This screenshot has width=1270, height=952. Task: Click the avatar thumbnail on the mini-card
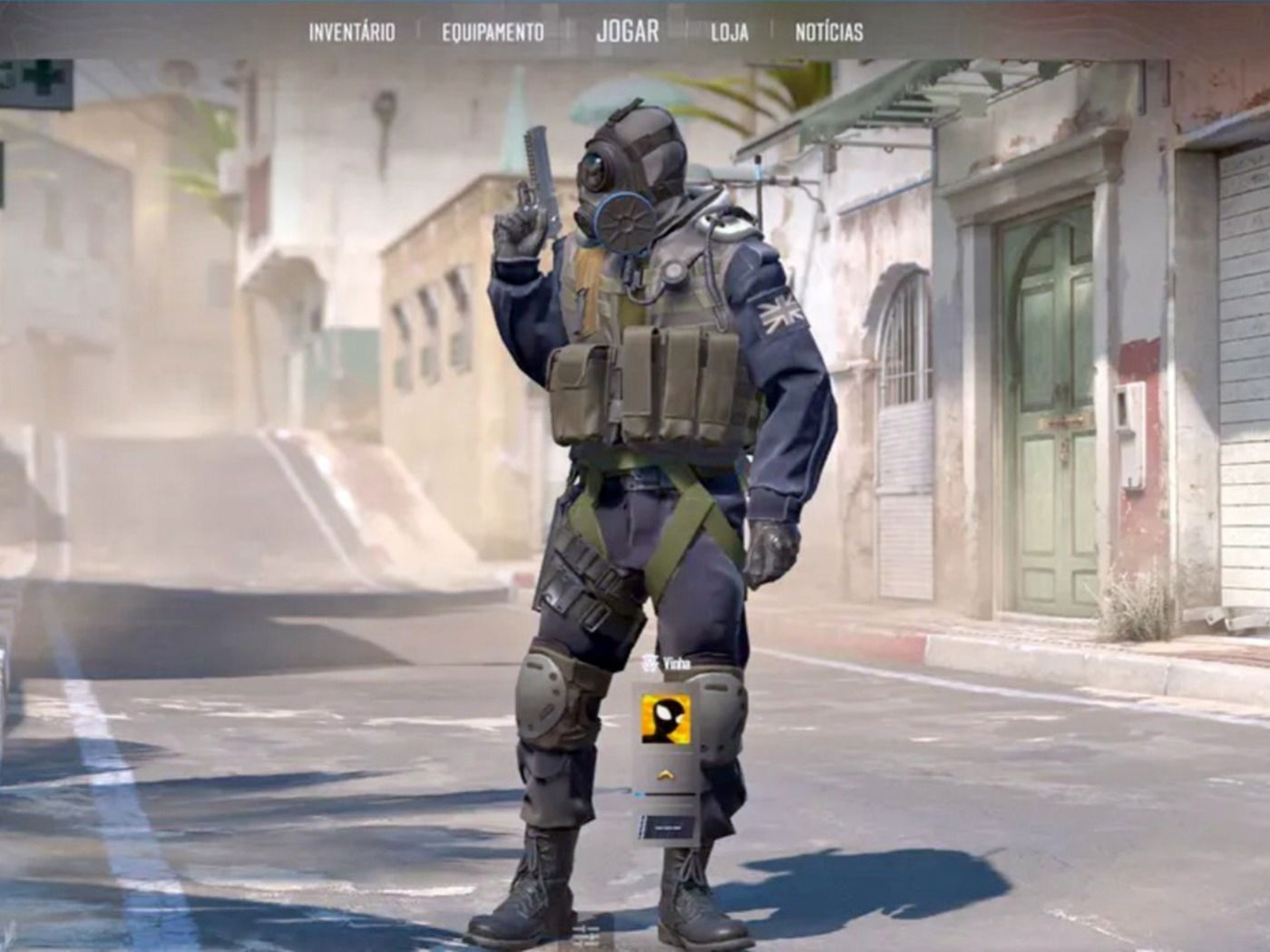point(667,719)
